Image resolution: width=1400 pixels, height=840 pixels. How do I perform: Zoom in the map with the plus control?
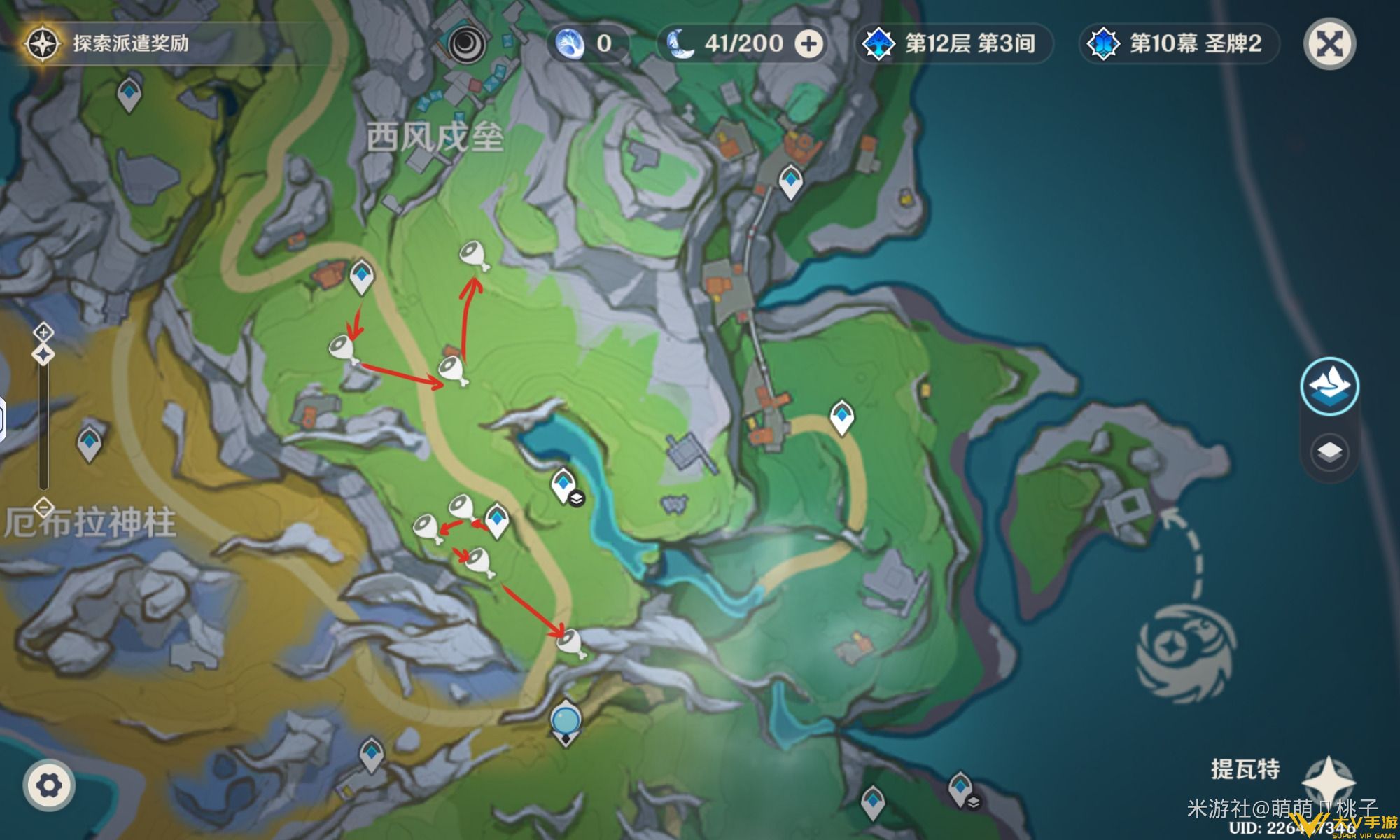[x=43, y=332]
